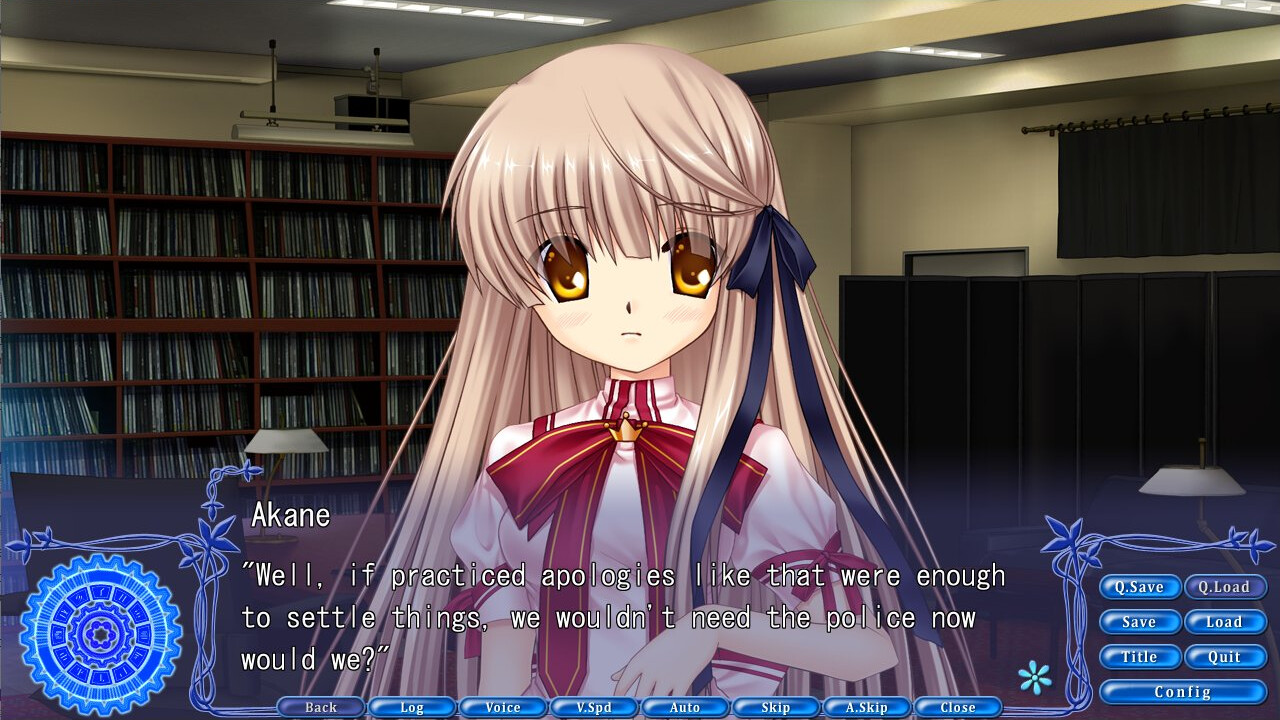The width and height of the screenshot is (1280, 720).
Task: Open the Save menu
Action: click(x=1140, y=622)
